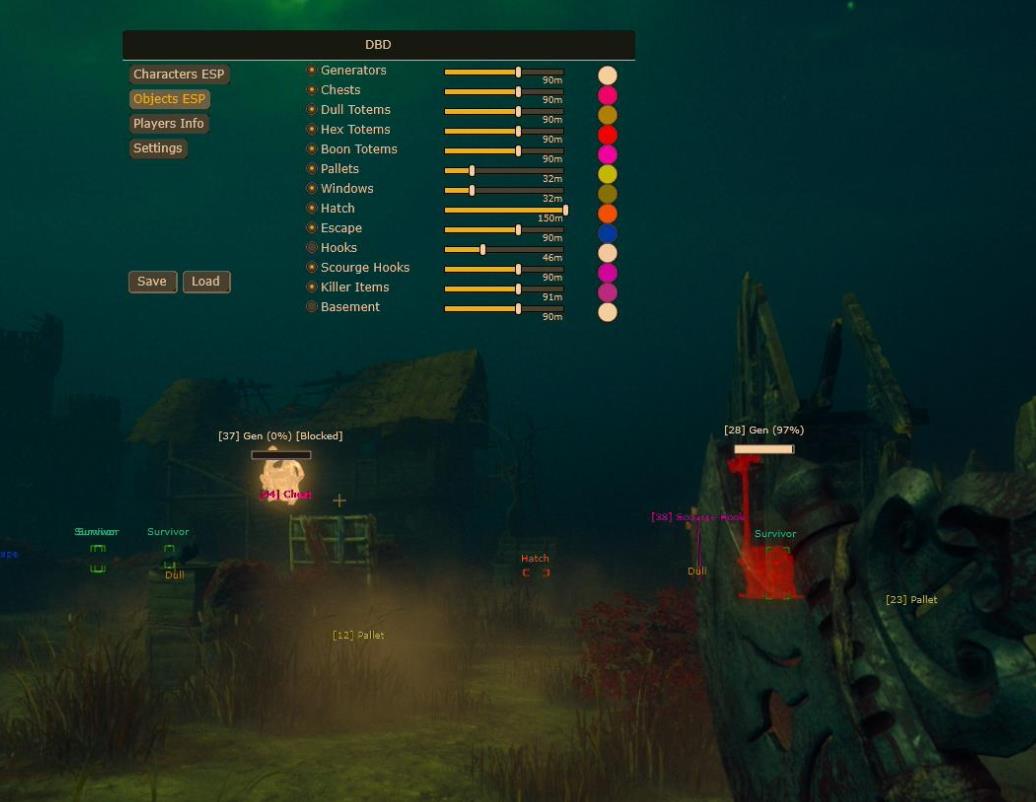1036x802 pixels.
Task: Click the Windows distance slider handle
Action: 472,190
